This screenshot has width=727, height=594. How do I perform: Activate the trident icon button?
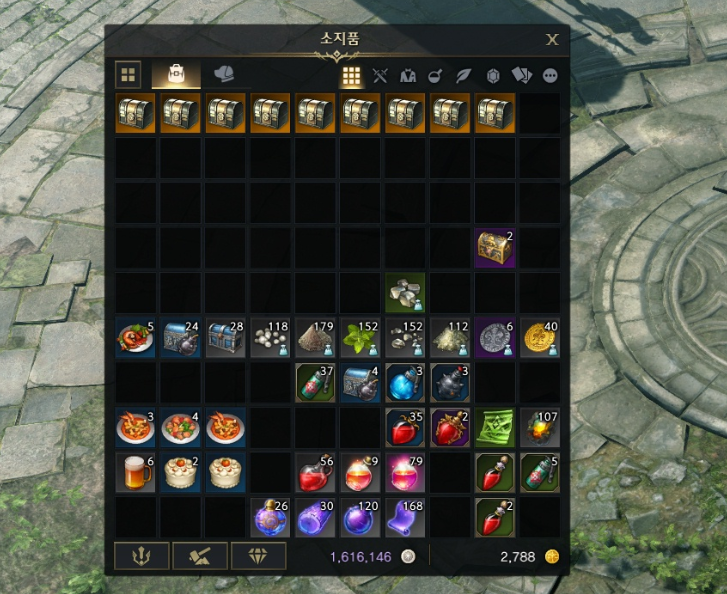pos(141,556)
